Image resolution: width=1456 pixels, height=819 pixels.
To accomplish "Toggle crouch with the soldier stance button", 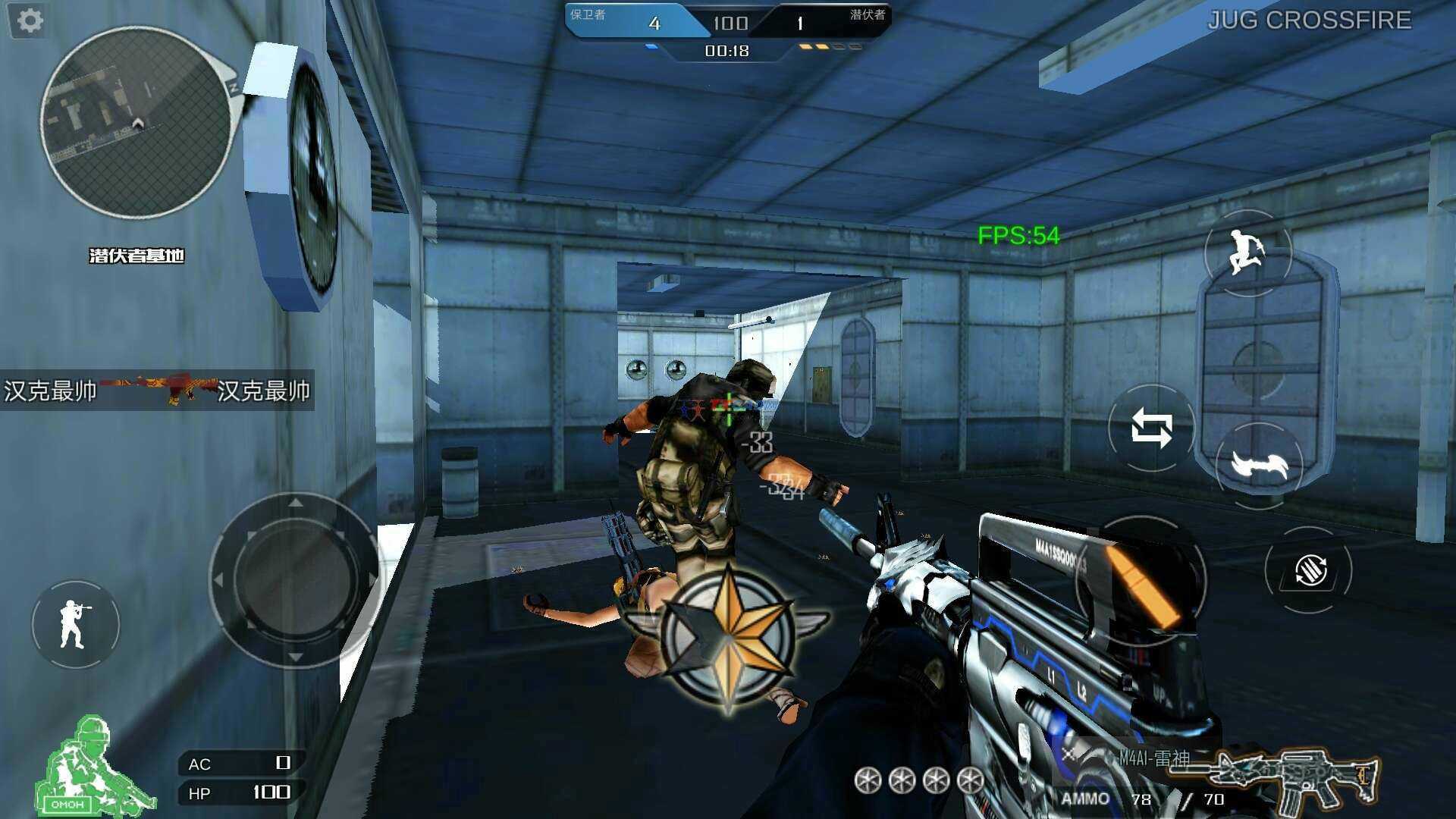I will pos(75,624).
